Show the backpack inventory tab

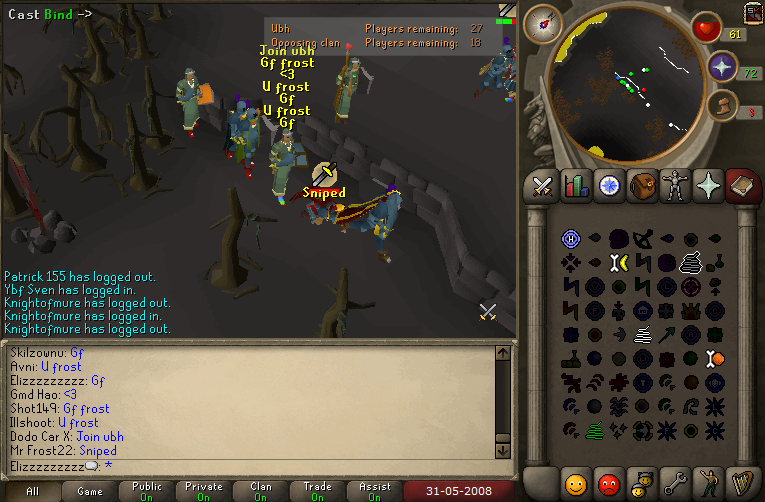641,186
